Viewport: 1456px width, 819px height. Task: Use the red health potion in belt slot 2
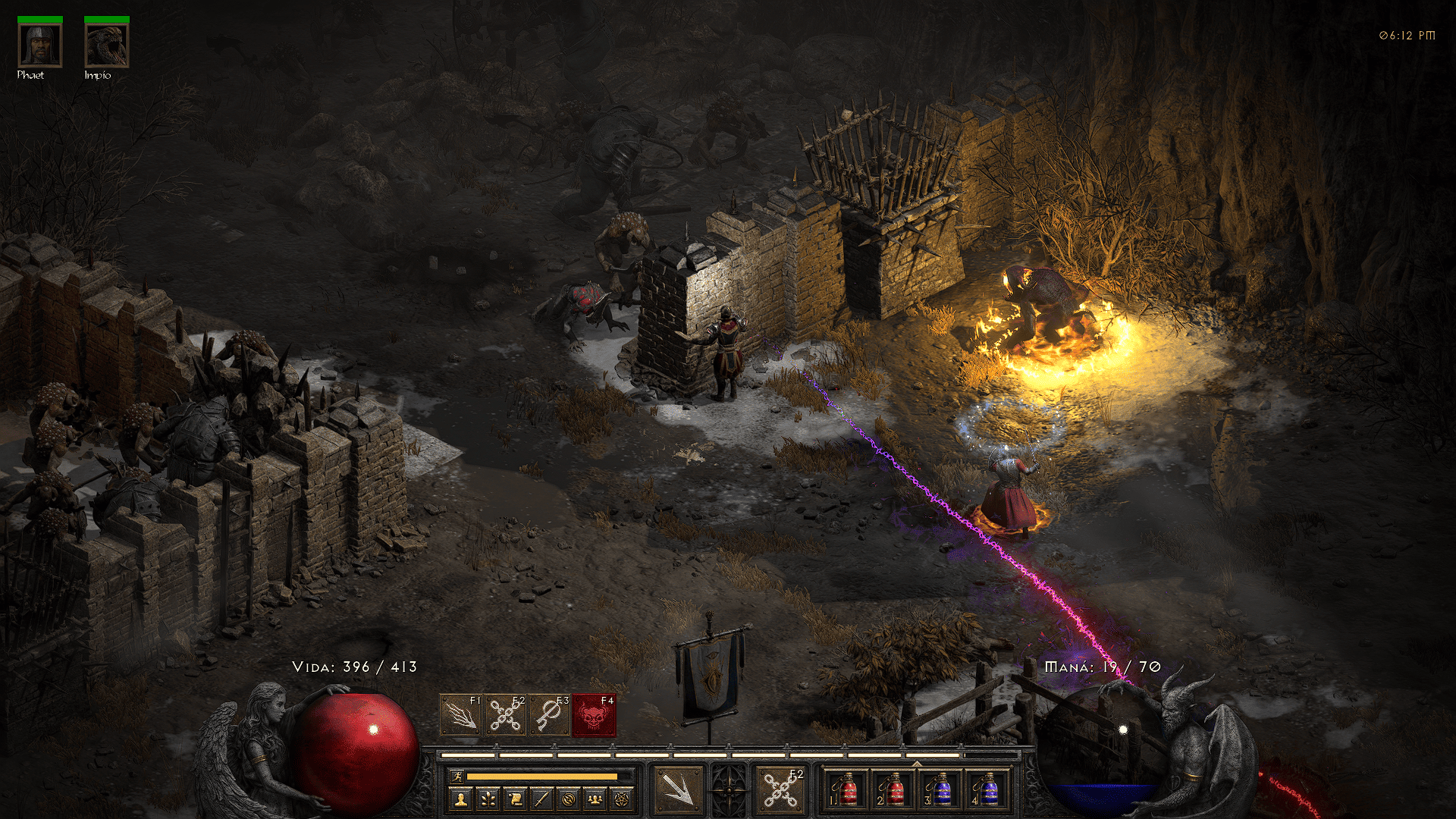coord(894,789)
